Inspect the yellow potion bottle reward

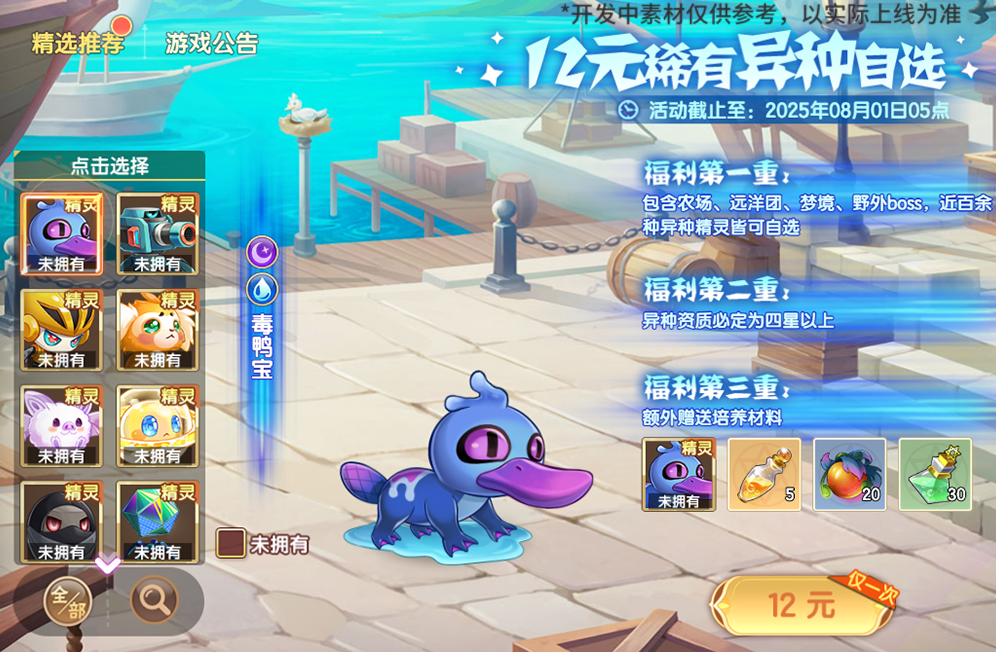tap(764, 474)
